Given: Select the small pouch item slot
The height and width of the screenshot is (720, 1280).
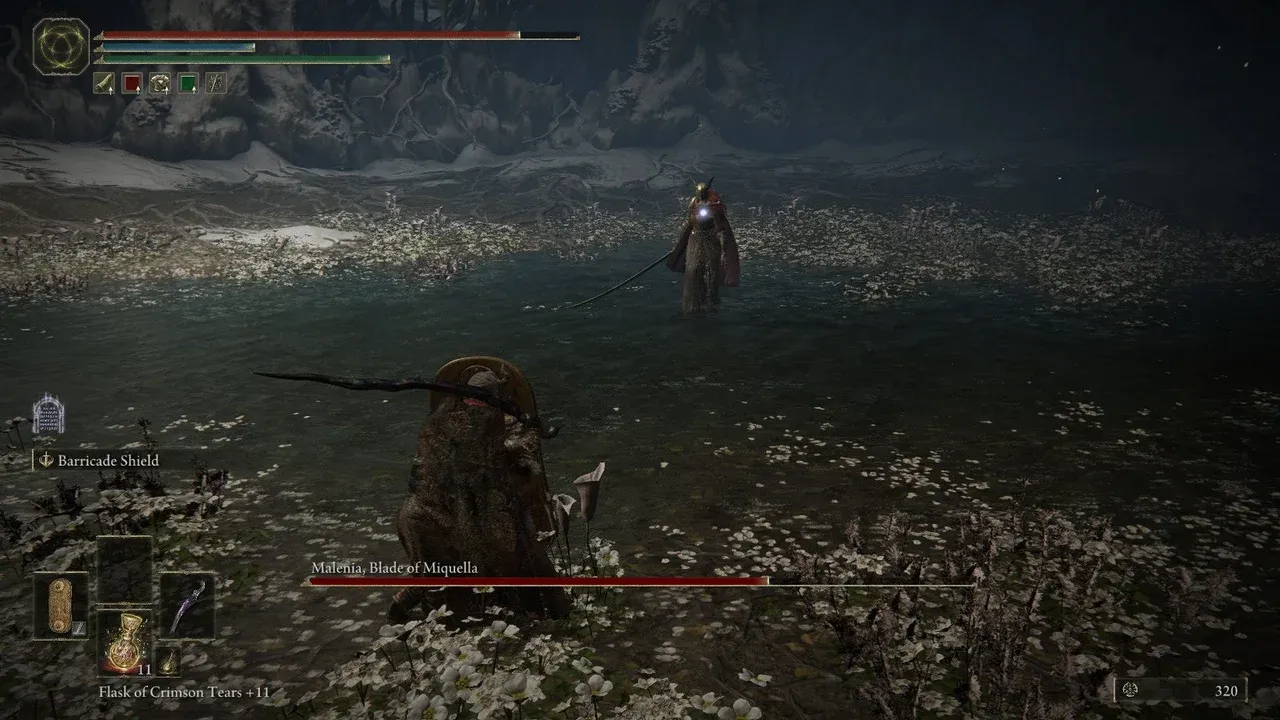Looking at the screenshot, I should 168,661.
